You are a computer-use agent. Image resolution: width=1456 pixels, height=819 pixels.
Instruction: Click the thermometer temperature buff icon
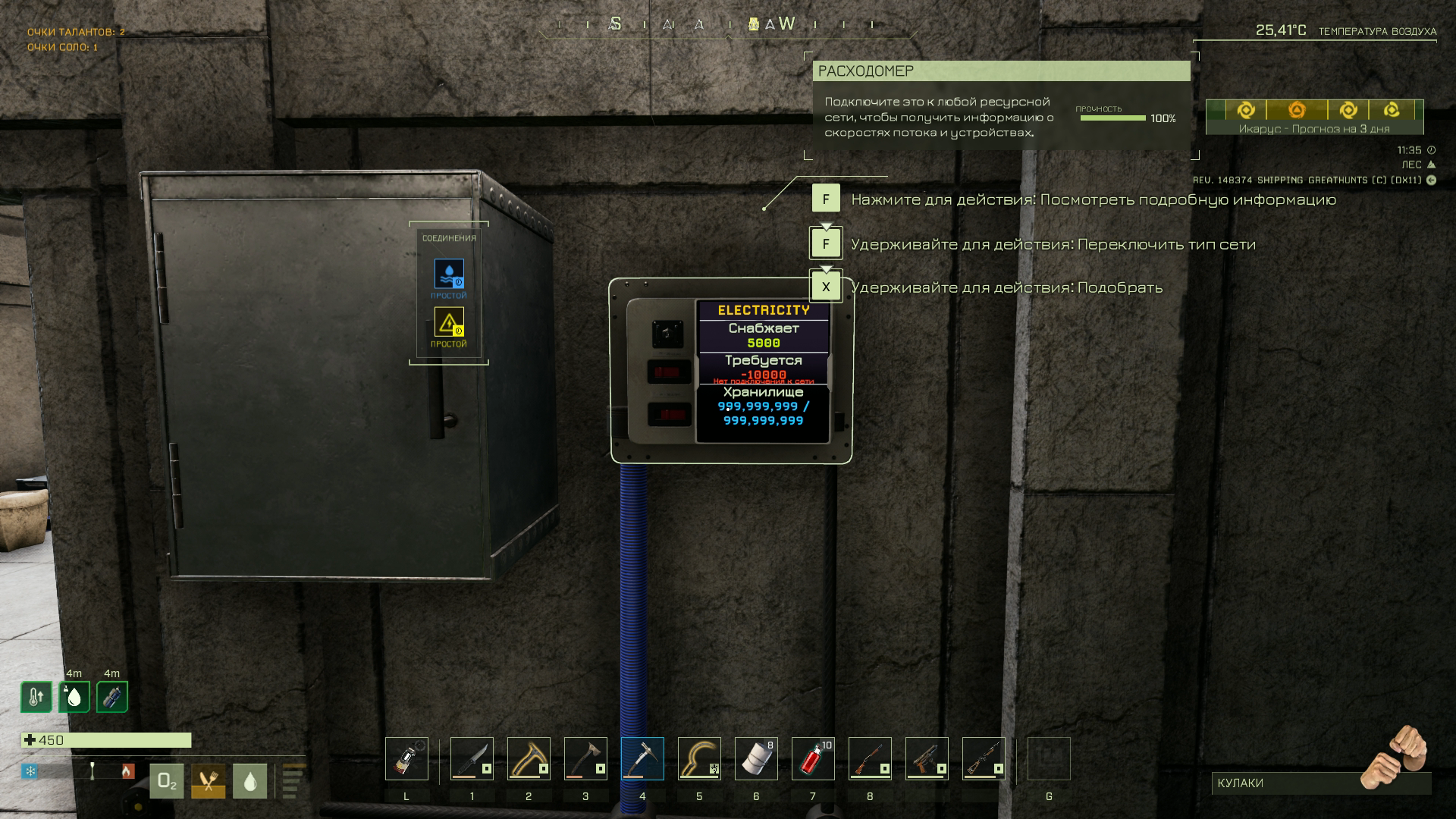(x=36, y=697)
